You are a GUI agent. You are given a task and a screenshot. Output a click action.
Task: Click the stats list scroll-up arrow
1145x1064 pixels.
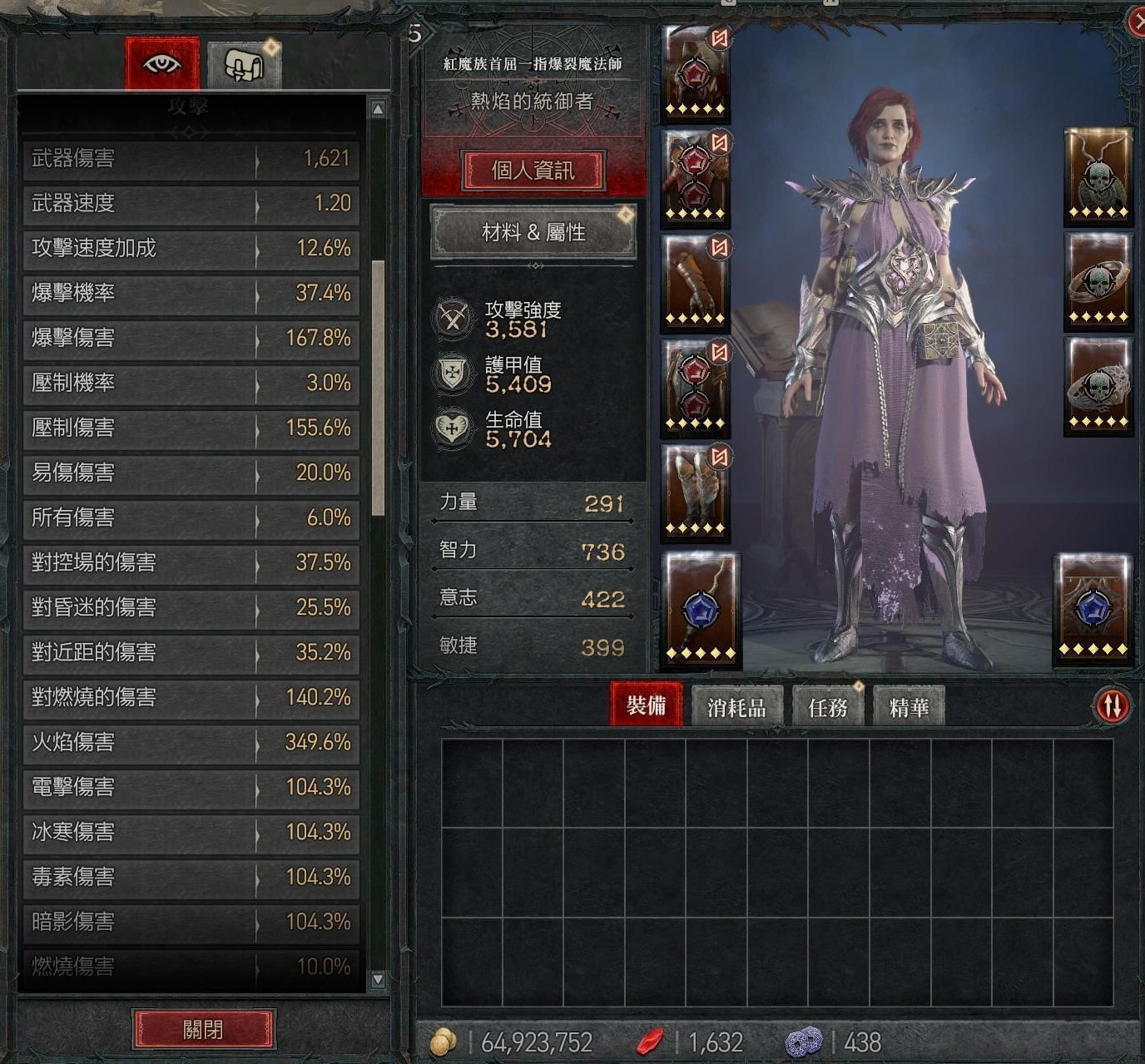tap(378, 109)
